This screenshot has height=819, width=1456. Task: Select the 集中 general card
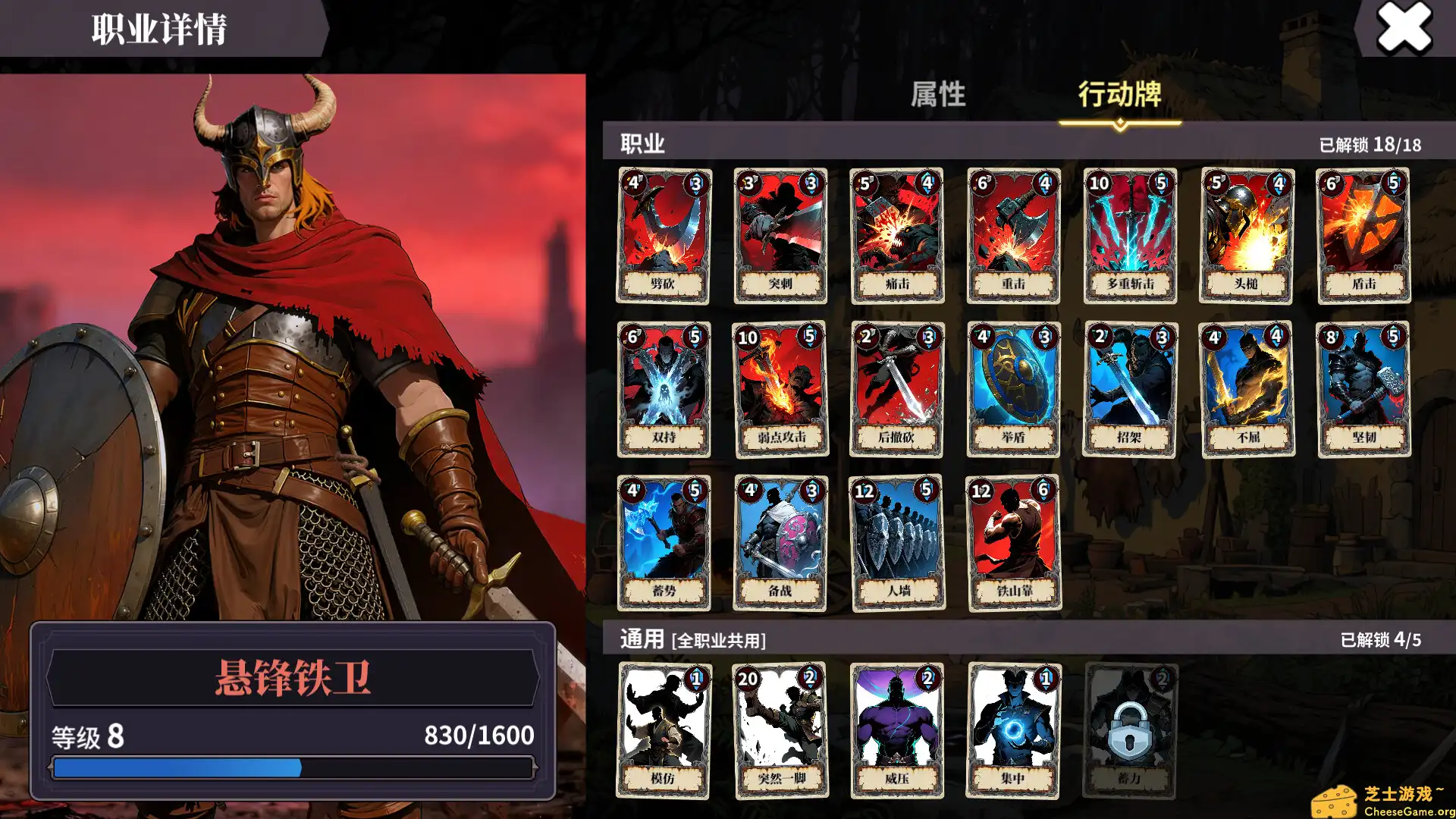pos(1012,730)
